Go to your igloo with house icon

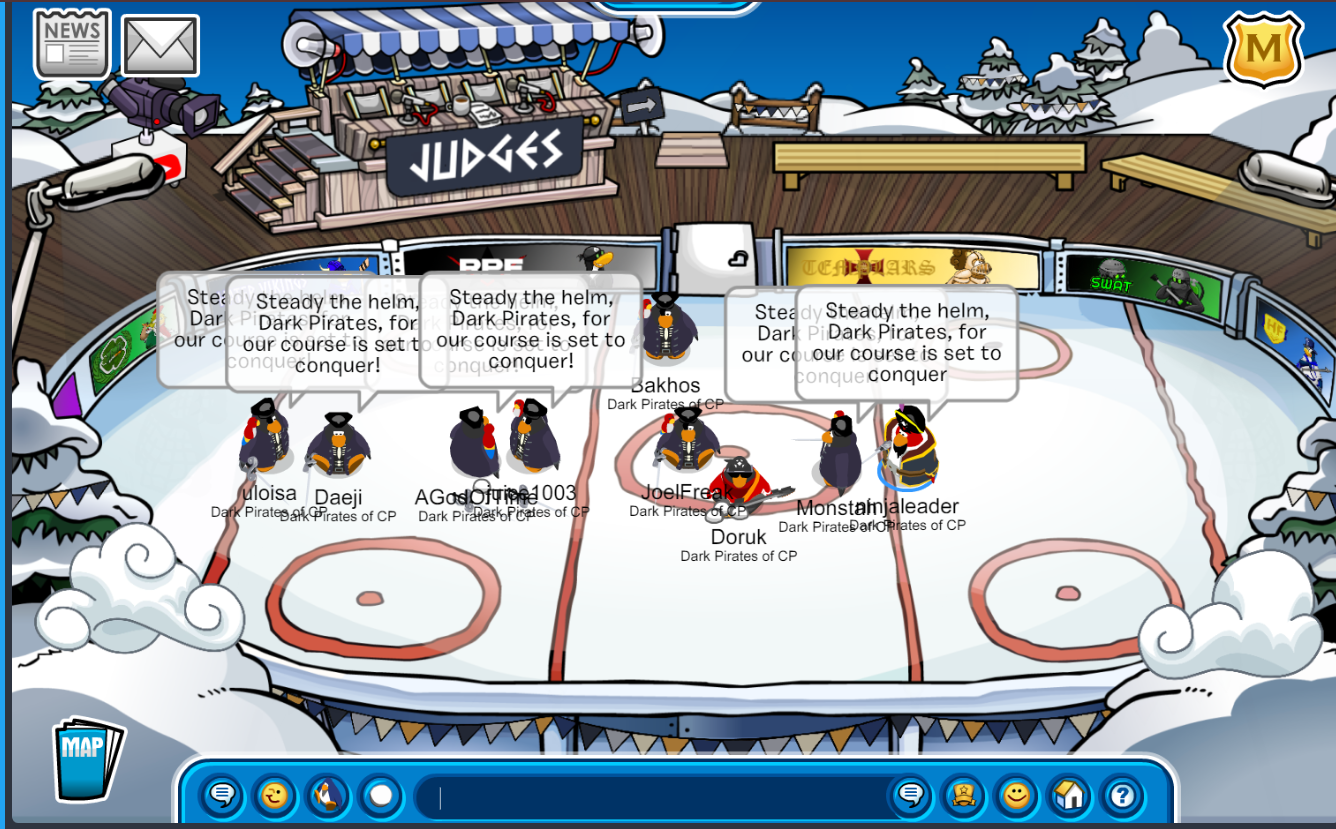(1069, 796)
